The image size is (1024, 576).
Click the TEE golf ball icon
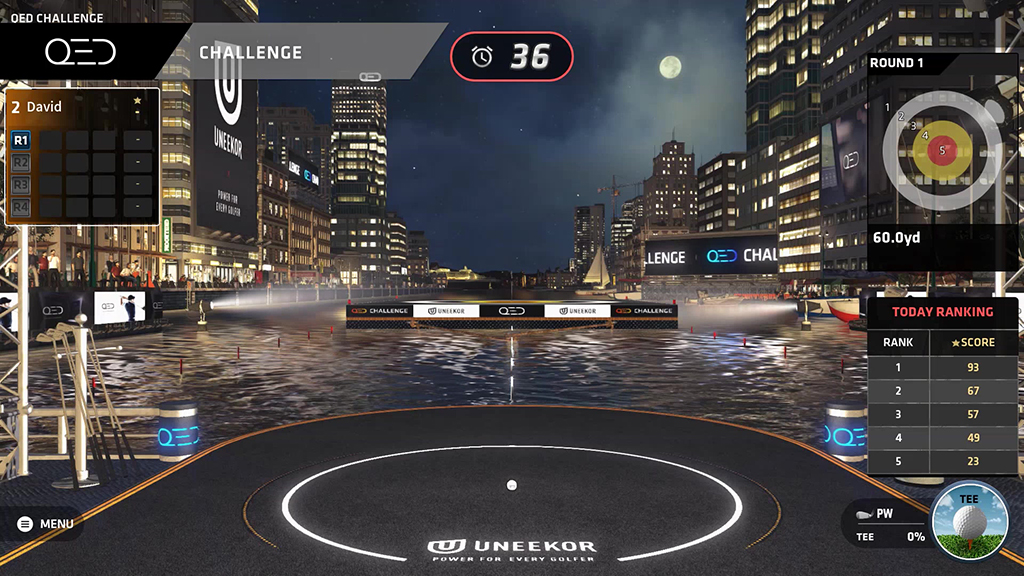(967, 520)
